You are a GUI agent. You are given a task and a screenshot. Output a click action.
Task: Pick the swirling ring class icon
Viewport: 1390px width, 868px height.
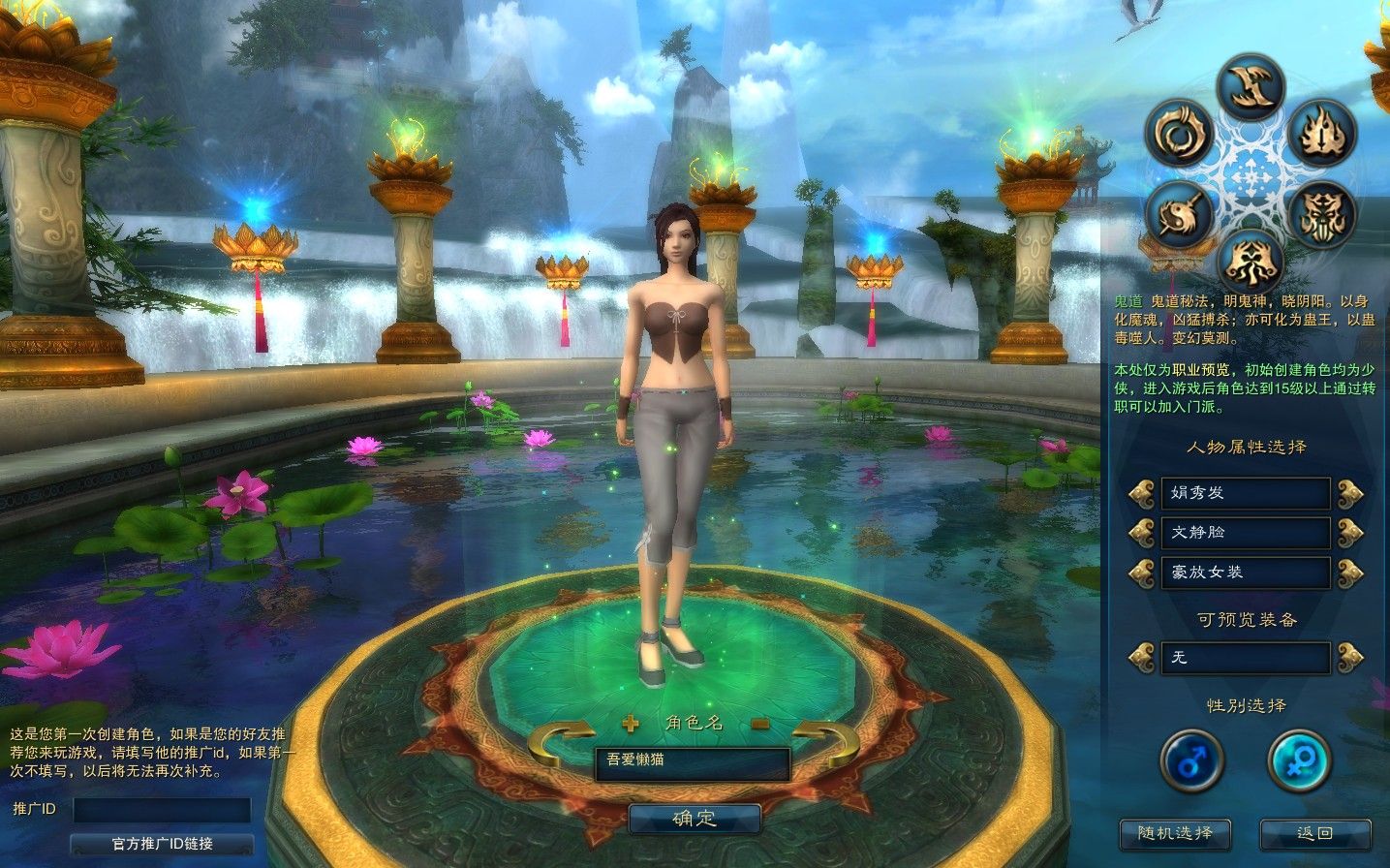[1180, 133]
